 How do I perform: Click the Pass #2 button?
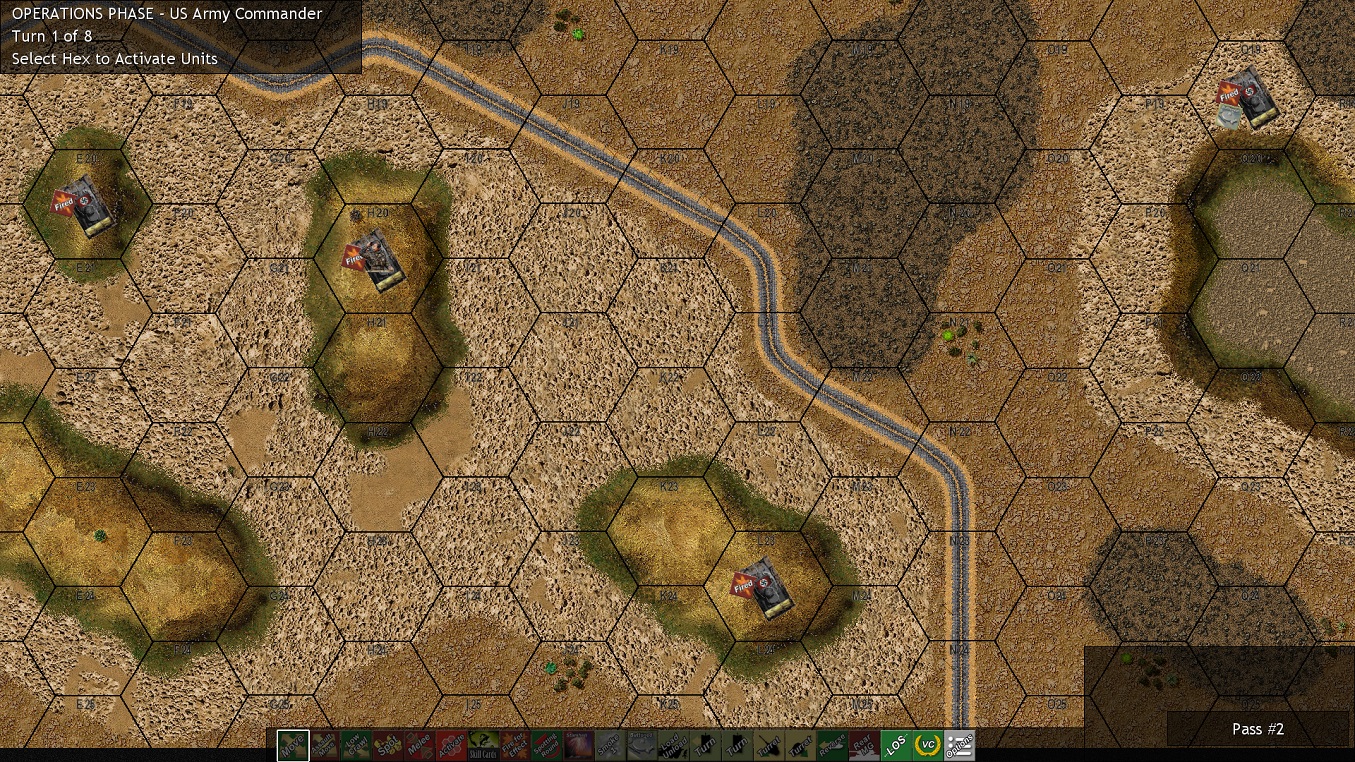[1258, 729]
